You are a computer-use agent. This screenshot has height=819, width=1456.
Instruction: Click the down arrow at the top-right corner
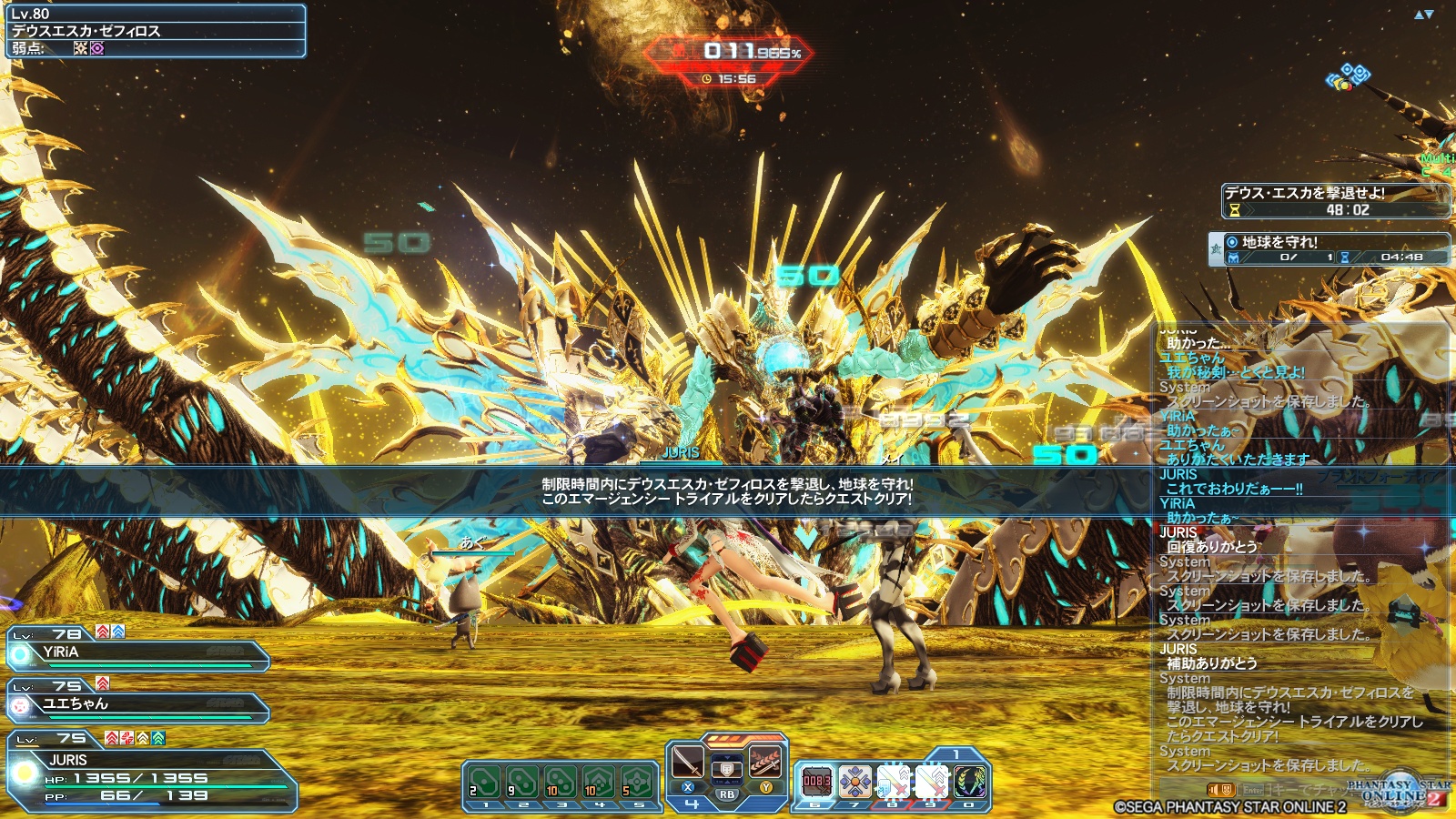tap(1430, 15)
